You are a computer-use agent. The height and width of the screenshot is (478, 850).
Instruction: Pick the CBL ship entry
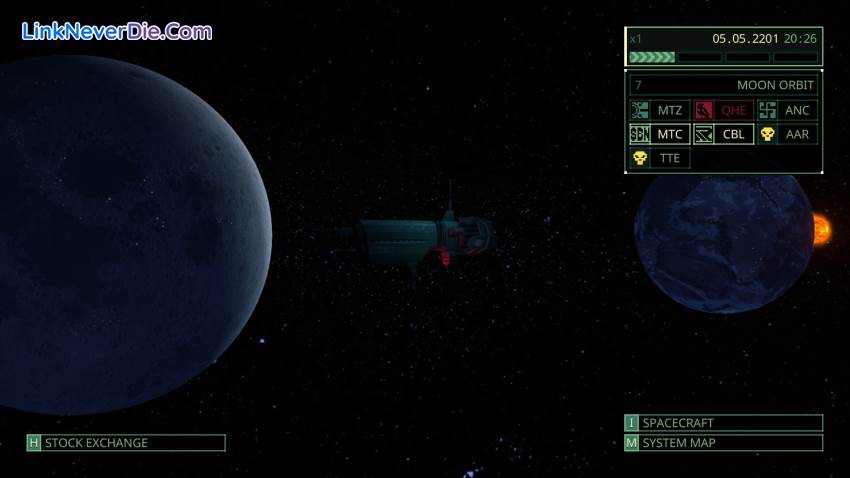[x=724, y=134]
